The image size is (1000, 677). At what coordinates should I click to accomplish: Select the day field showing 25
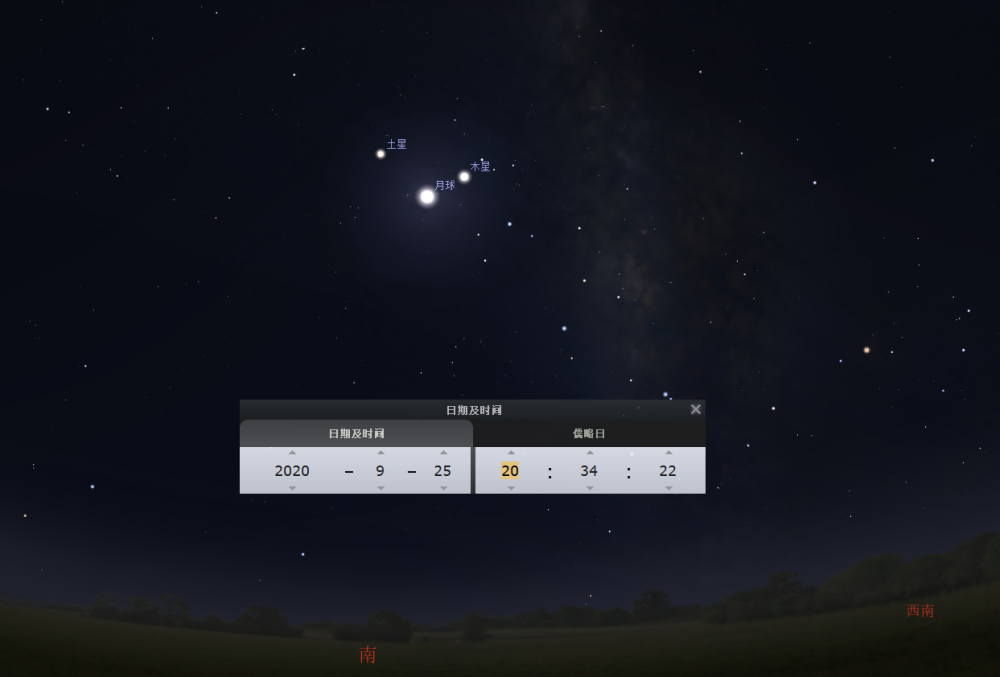(443, 471)
